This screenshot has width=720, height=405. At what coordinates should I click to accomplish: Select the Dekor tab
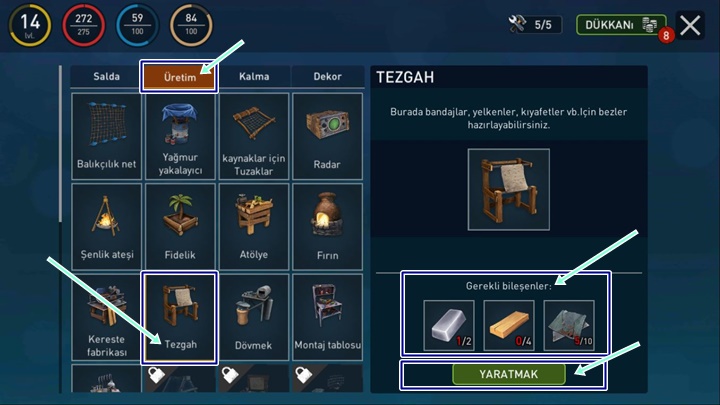click(x=327, y=77)
